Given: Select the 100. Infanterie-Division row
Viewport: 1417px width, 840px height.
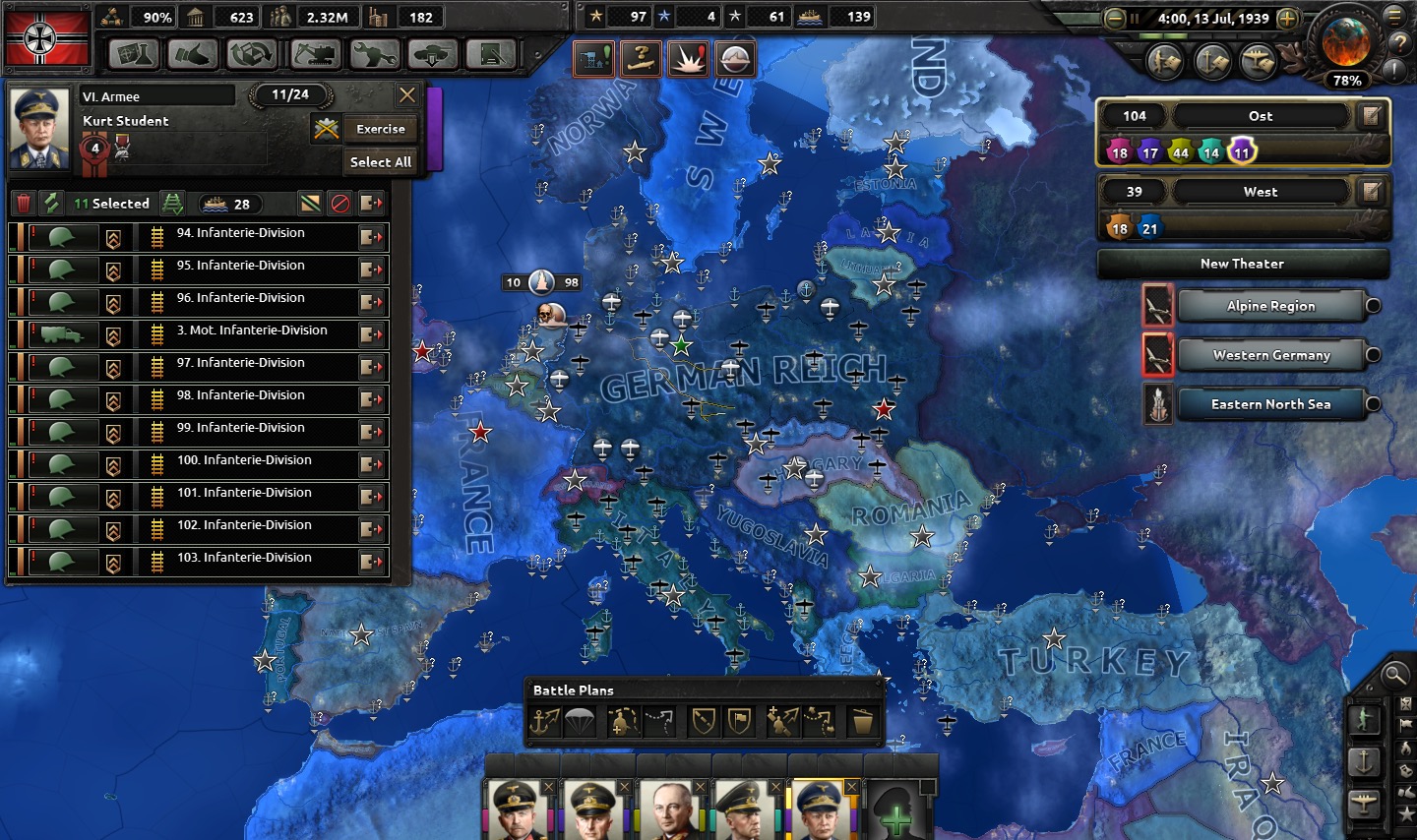Looking at the screenshot, I should click(x=243, y=461).
